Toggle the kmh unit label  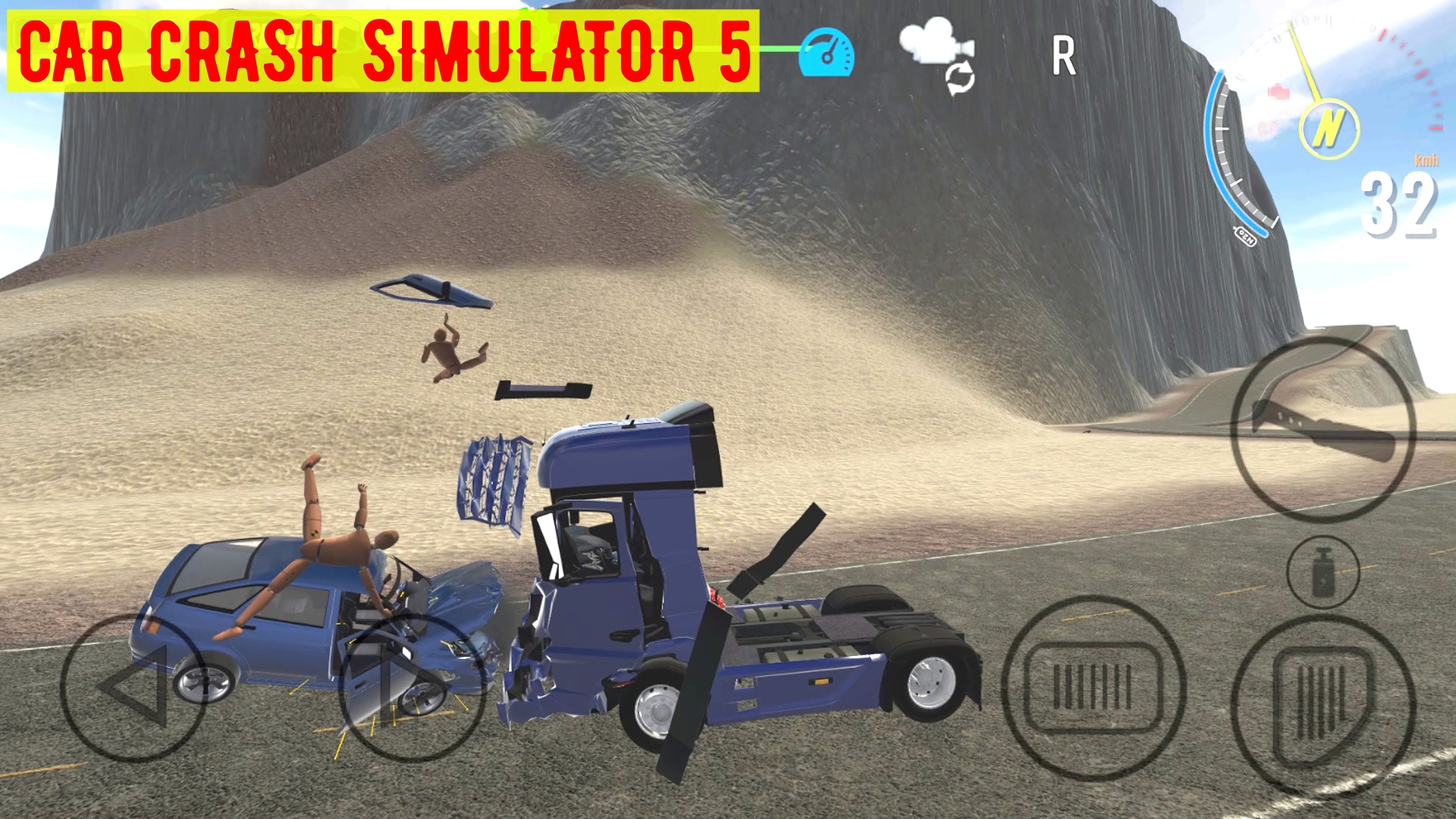(1426, 161)
